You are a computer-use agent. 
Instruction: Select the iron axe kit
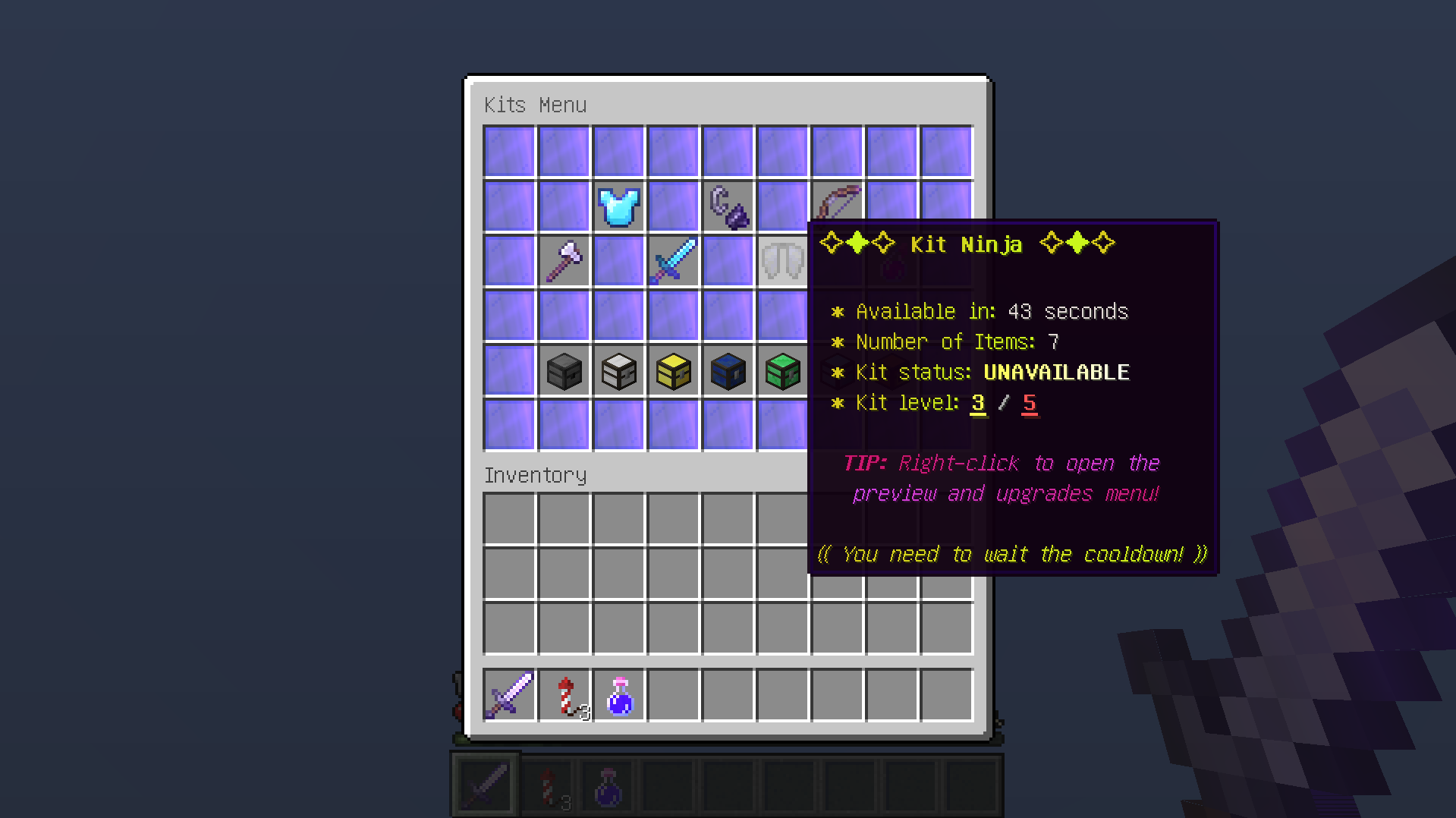tap(564, 261)
